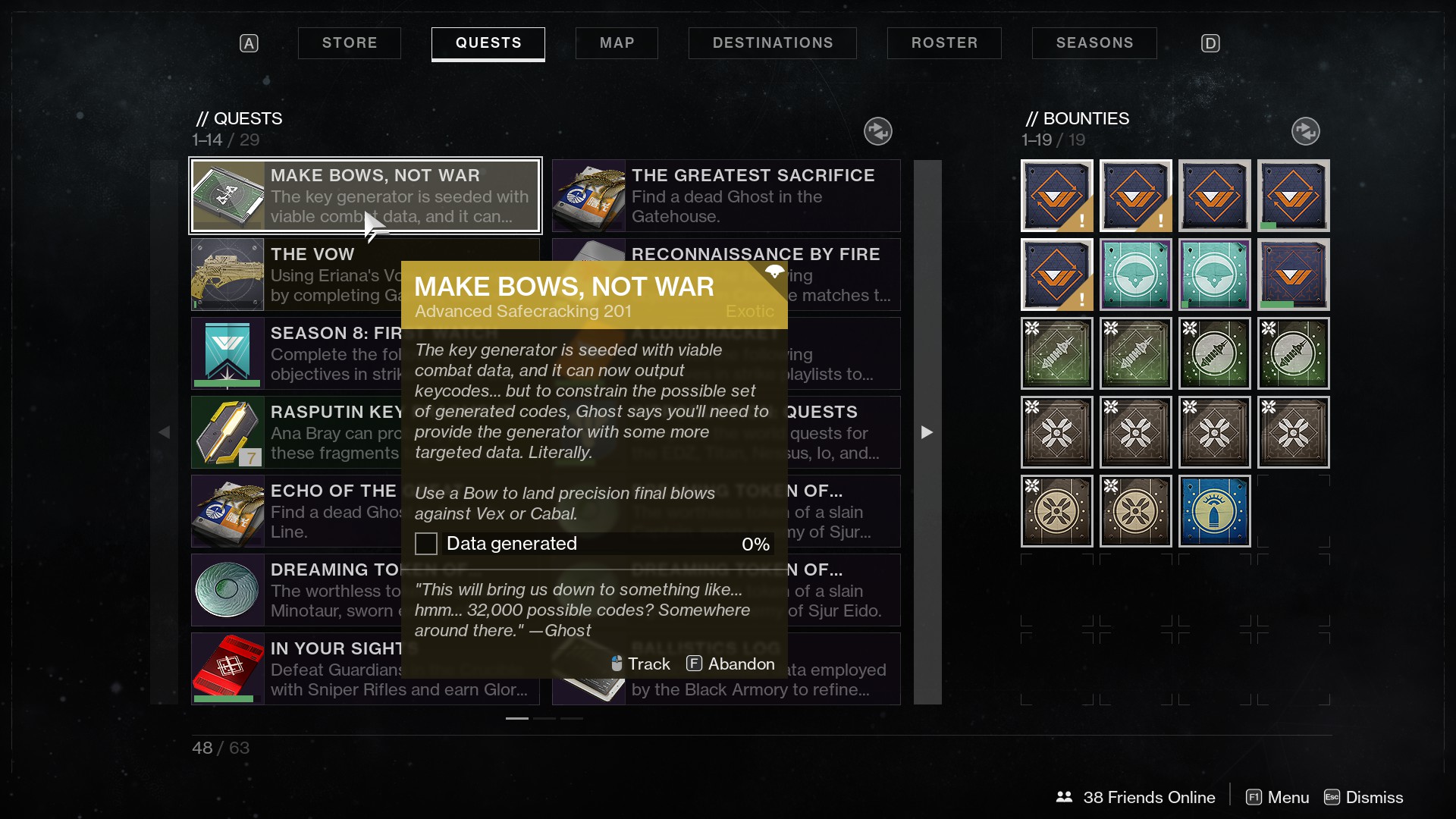Show the Seasons tab
This screenshot has width=1456, height=819.
coord(1094,43)
